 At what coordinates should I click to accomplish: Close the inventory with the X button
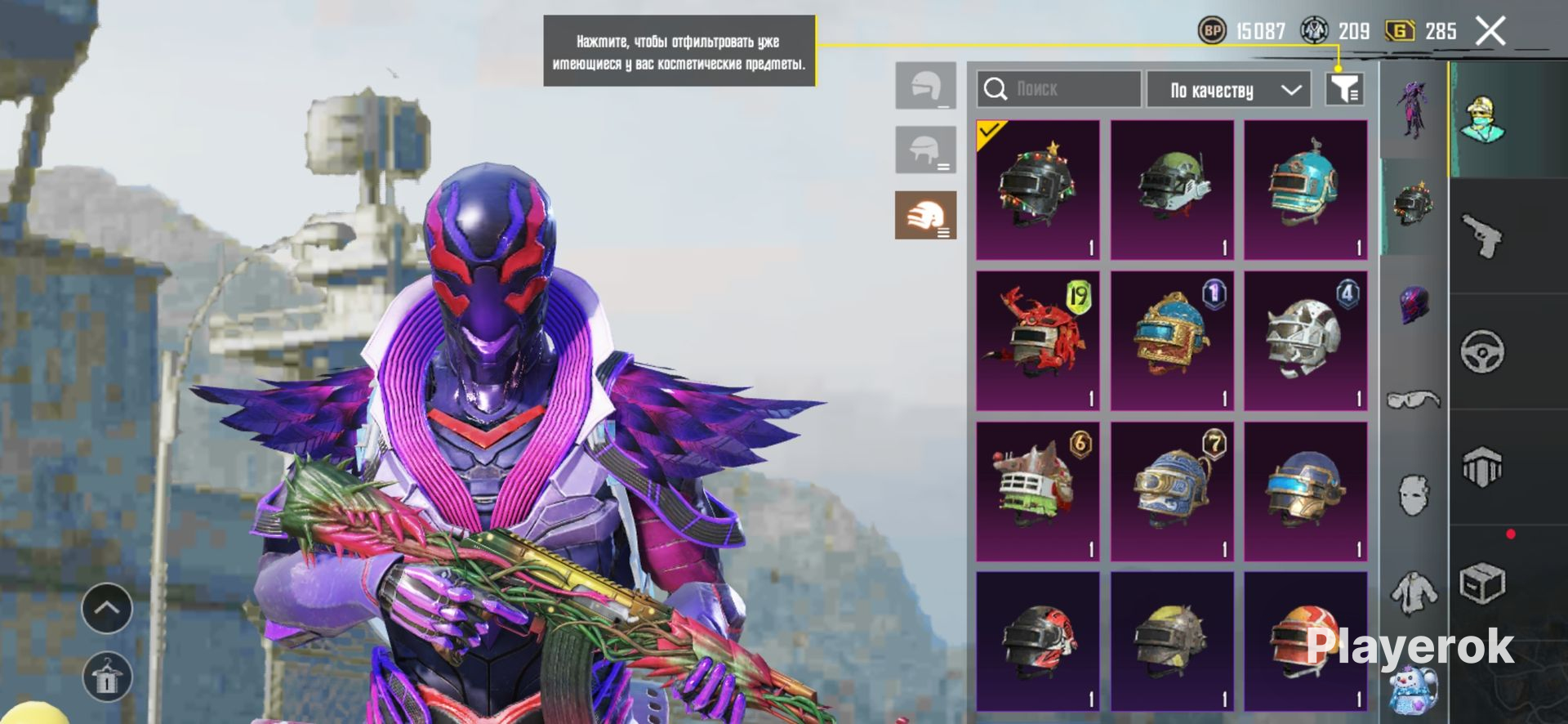1490,32
